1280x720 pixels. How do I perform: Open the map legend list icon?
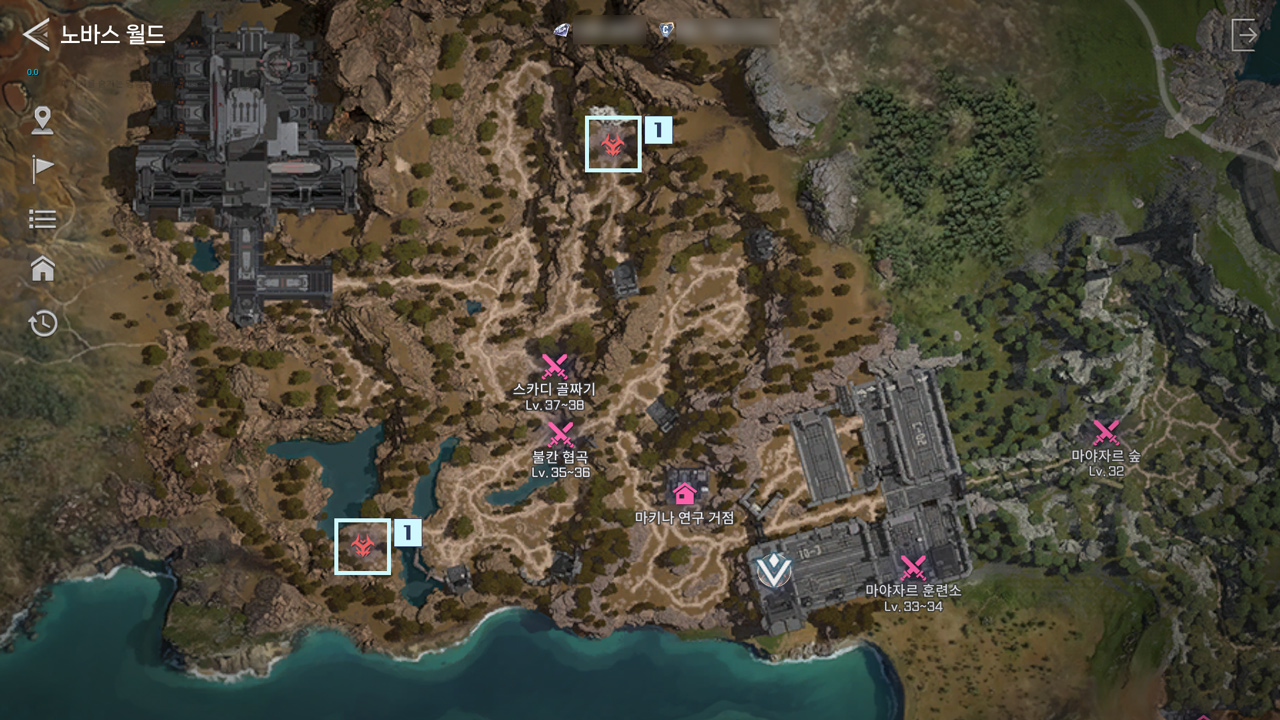(x=42, y=220)
